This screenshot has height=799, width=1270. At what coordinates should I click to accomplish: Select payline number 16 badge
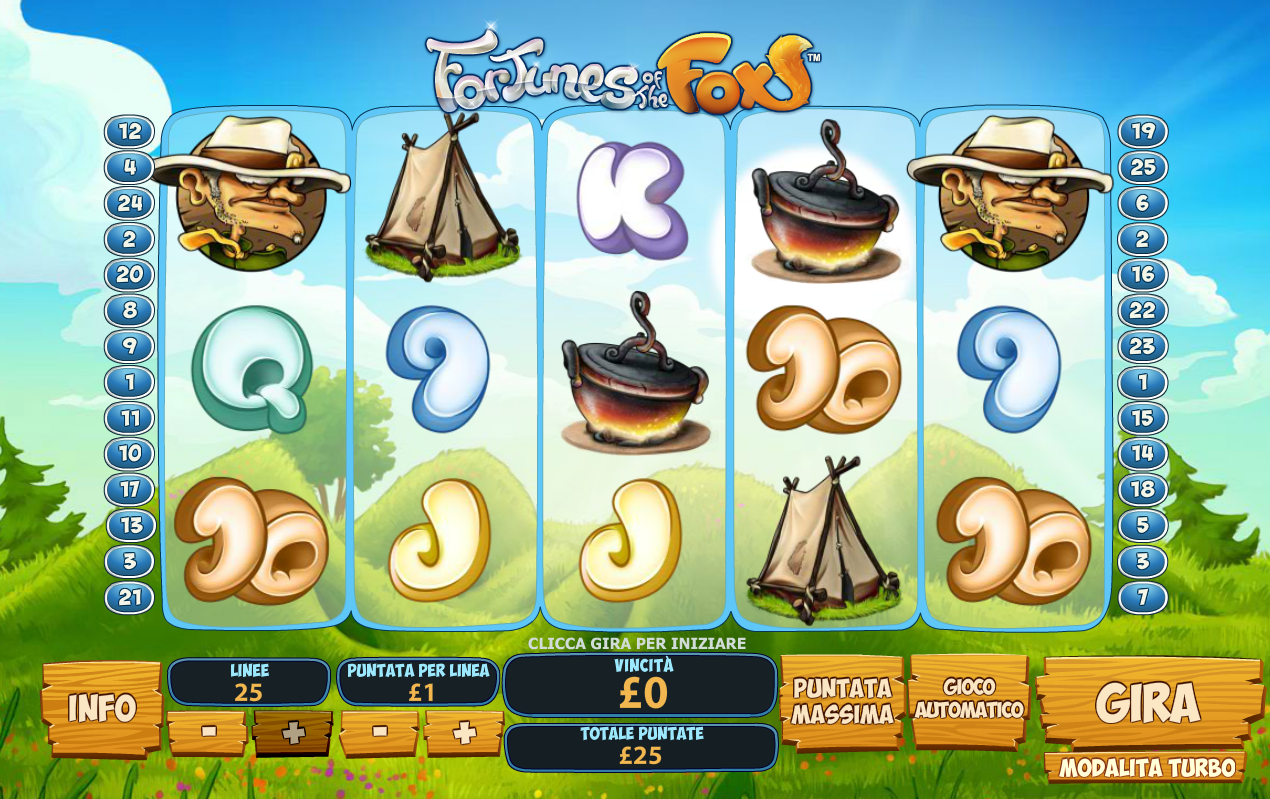coord(1142,274)
